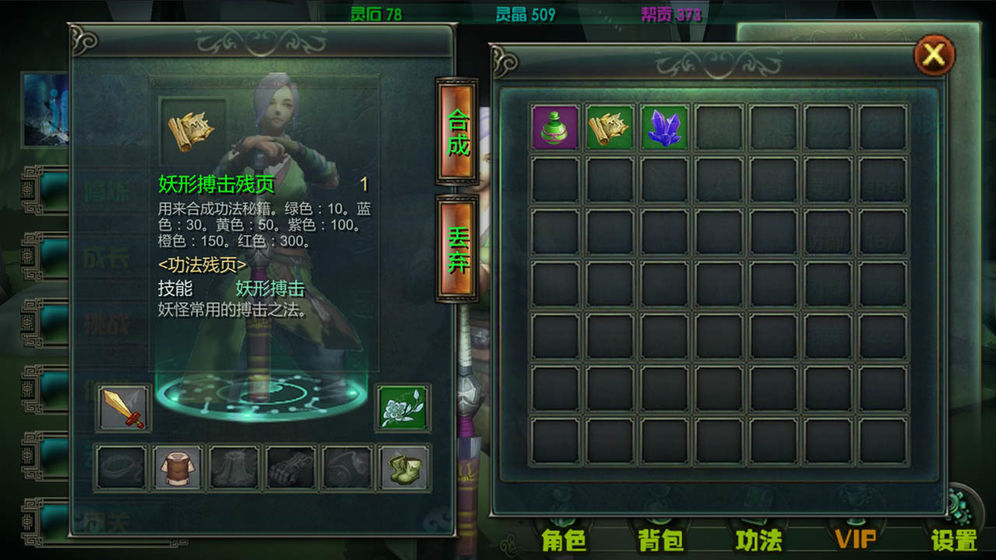Image resolution: width=996 pixels, height=560 pixels.
Task: Open the VIP menu
Action: (856, 540)
